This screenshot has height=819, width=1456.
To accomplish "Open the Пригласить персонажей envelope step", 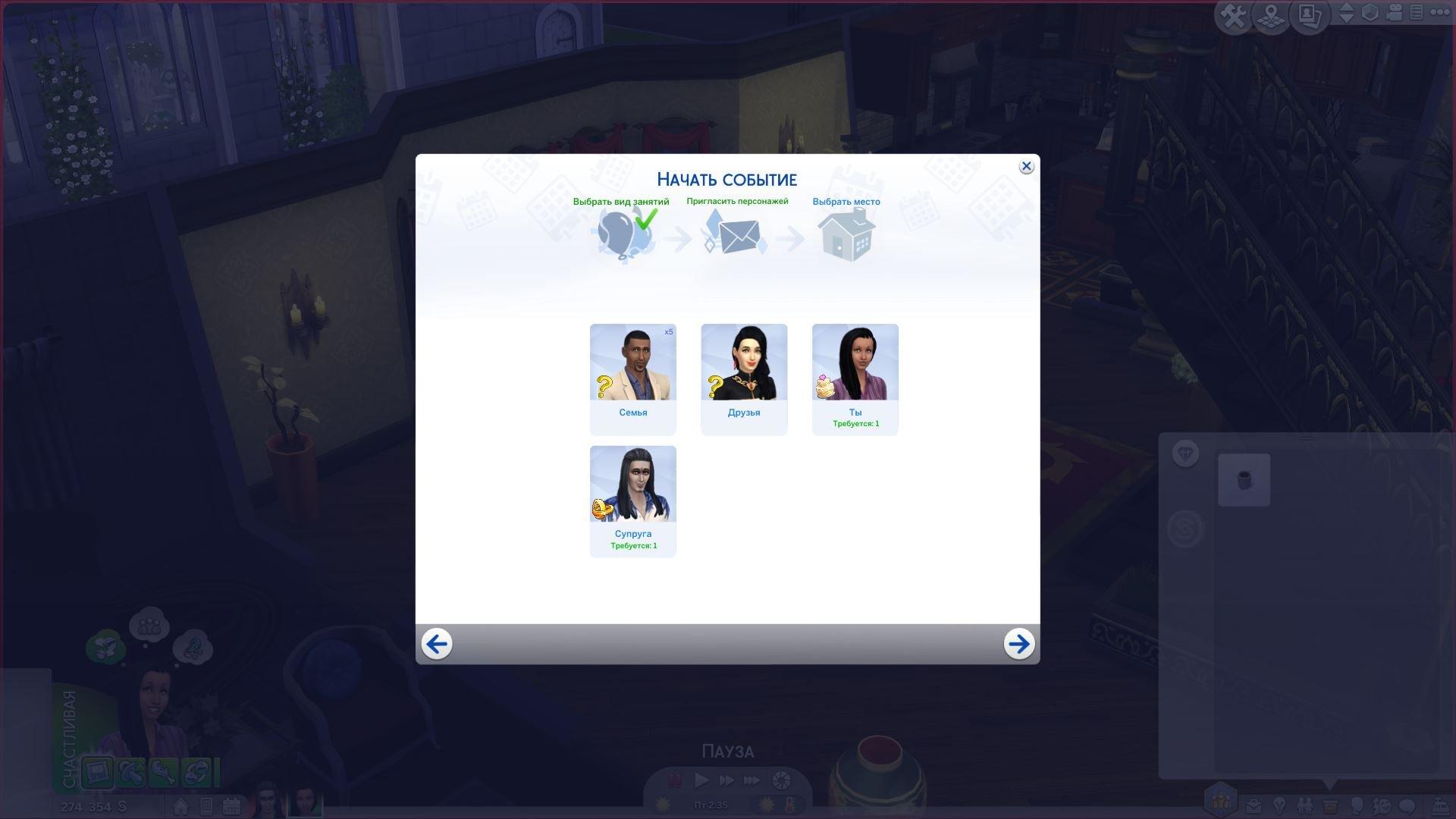I will click(x=736, y=234).
